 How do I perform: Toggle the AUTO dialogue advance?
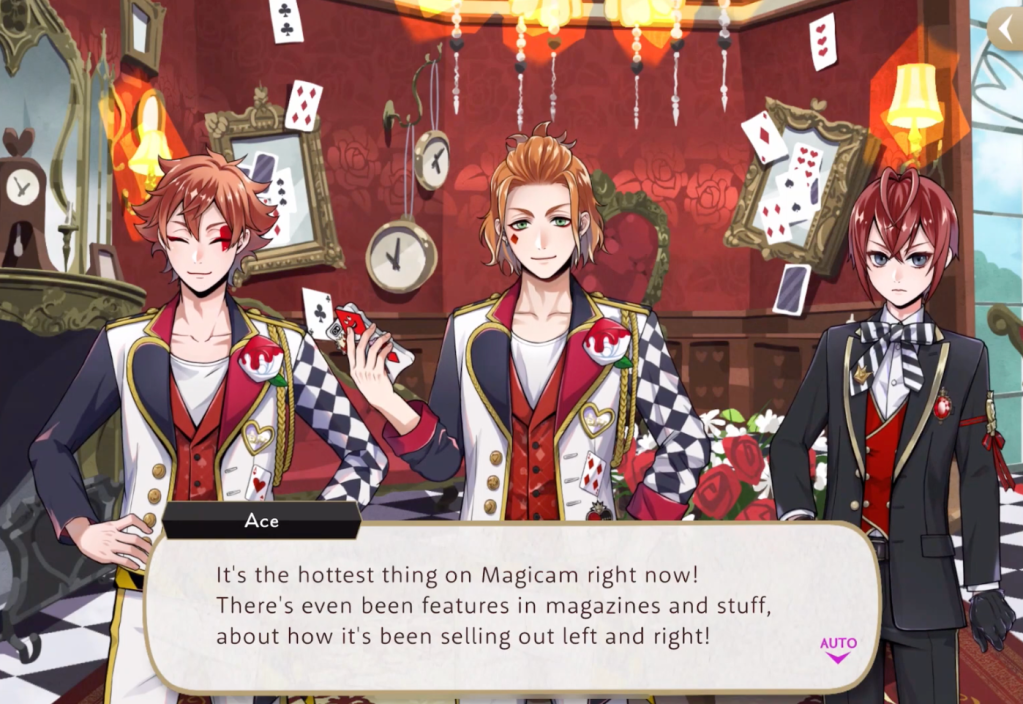[837, 649]
